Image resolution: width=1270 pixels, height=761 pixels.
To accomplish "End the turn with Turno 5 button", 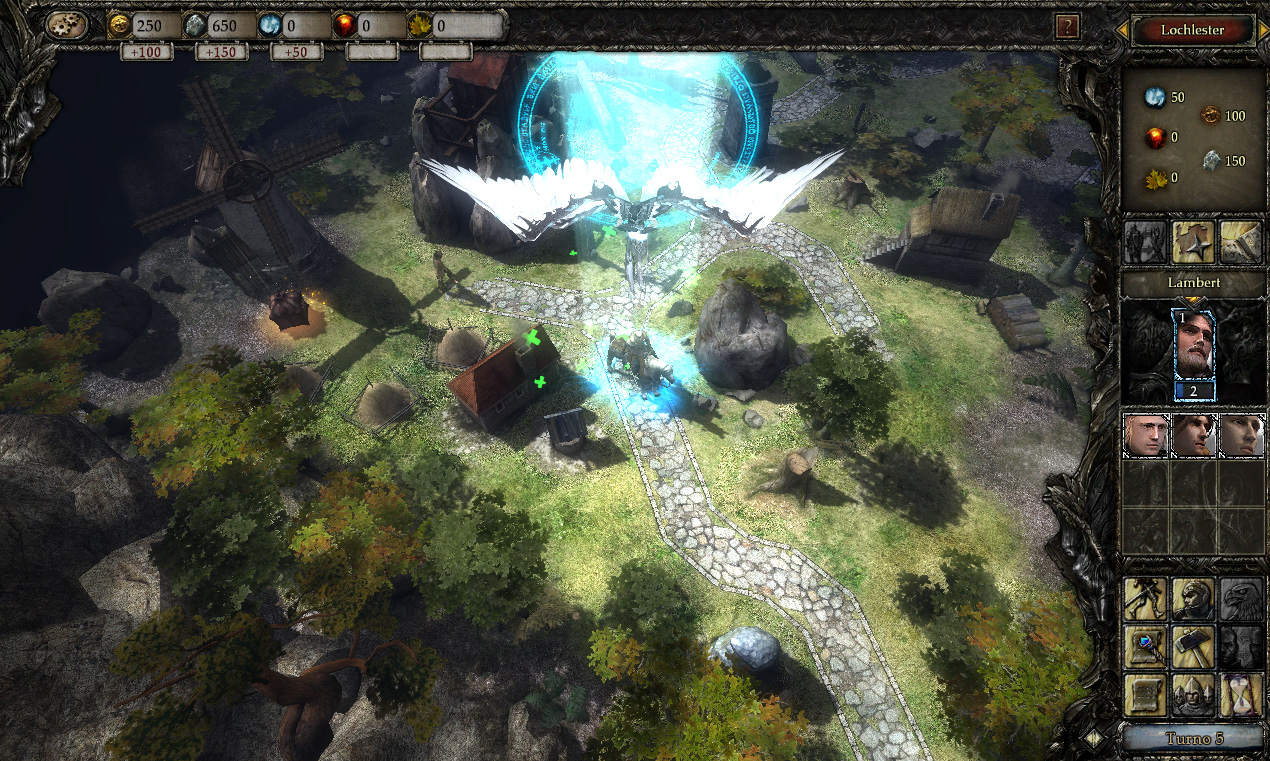I will click(x=1193, y=739).
